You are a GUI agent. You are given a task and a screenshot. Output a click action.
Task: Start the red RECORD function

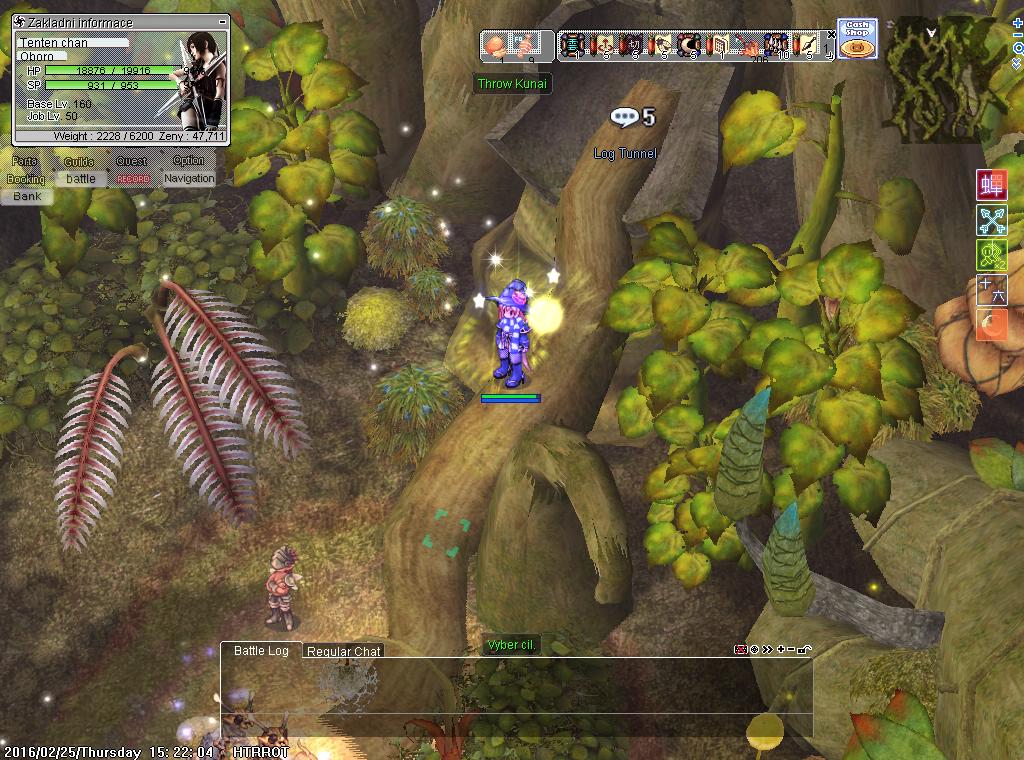coord(133,179)
